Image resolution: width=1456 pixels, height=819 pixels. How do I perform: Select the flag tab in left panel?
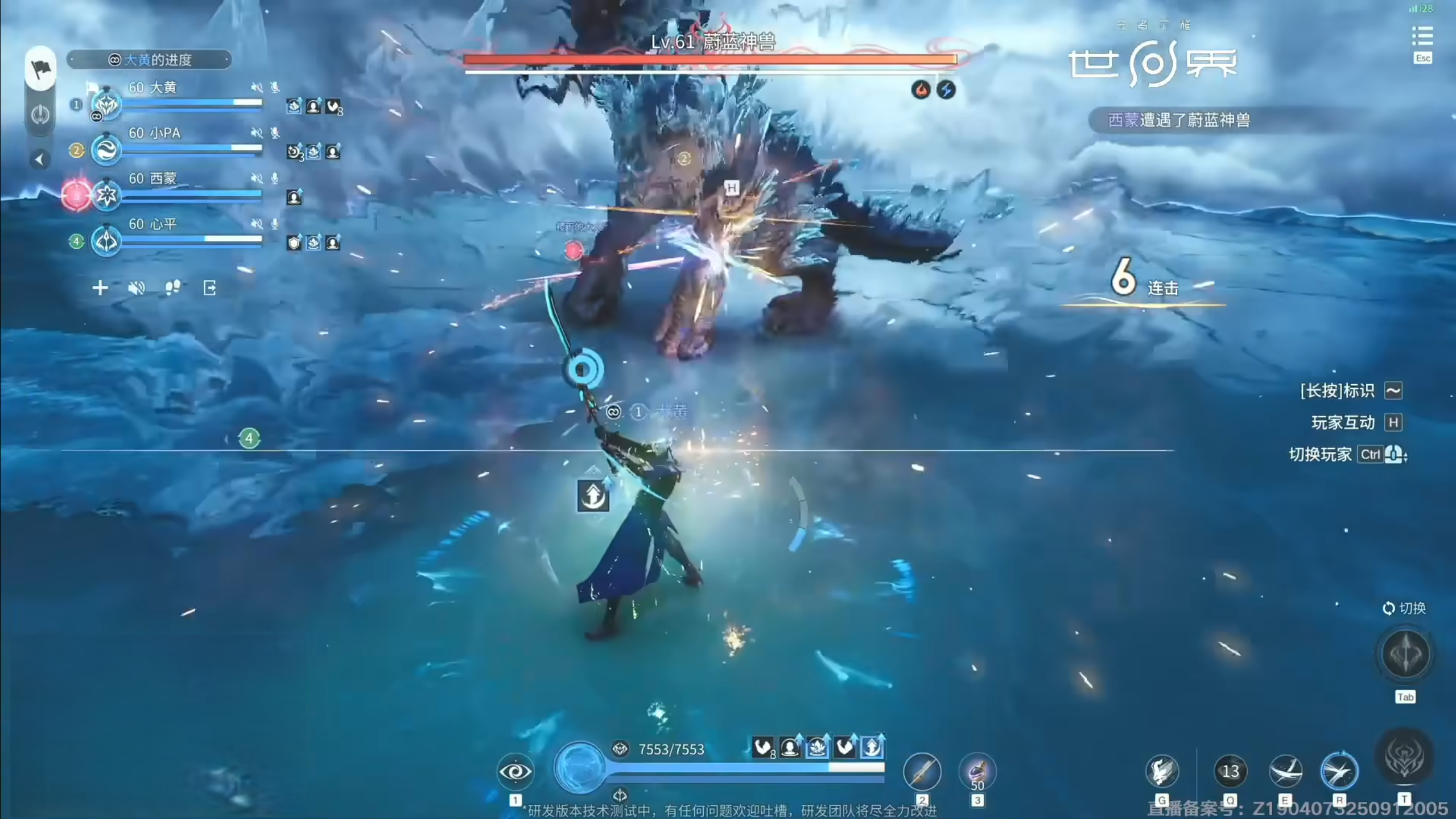pos(40,69)
